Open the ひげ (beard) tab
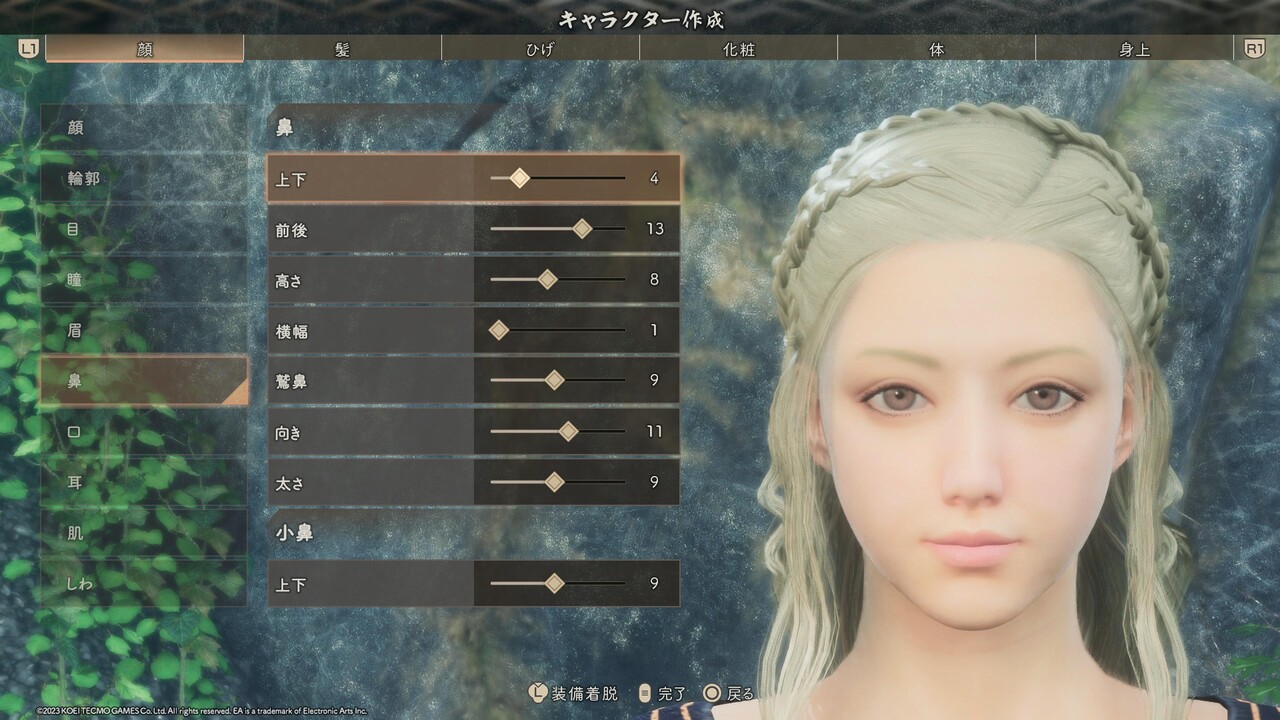This screenshot has height=720, width=1280. 540,49
